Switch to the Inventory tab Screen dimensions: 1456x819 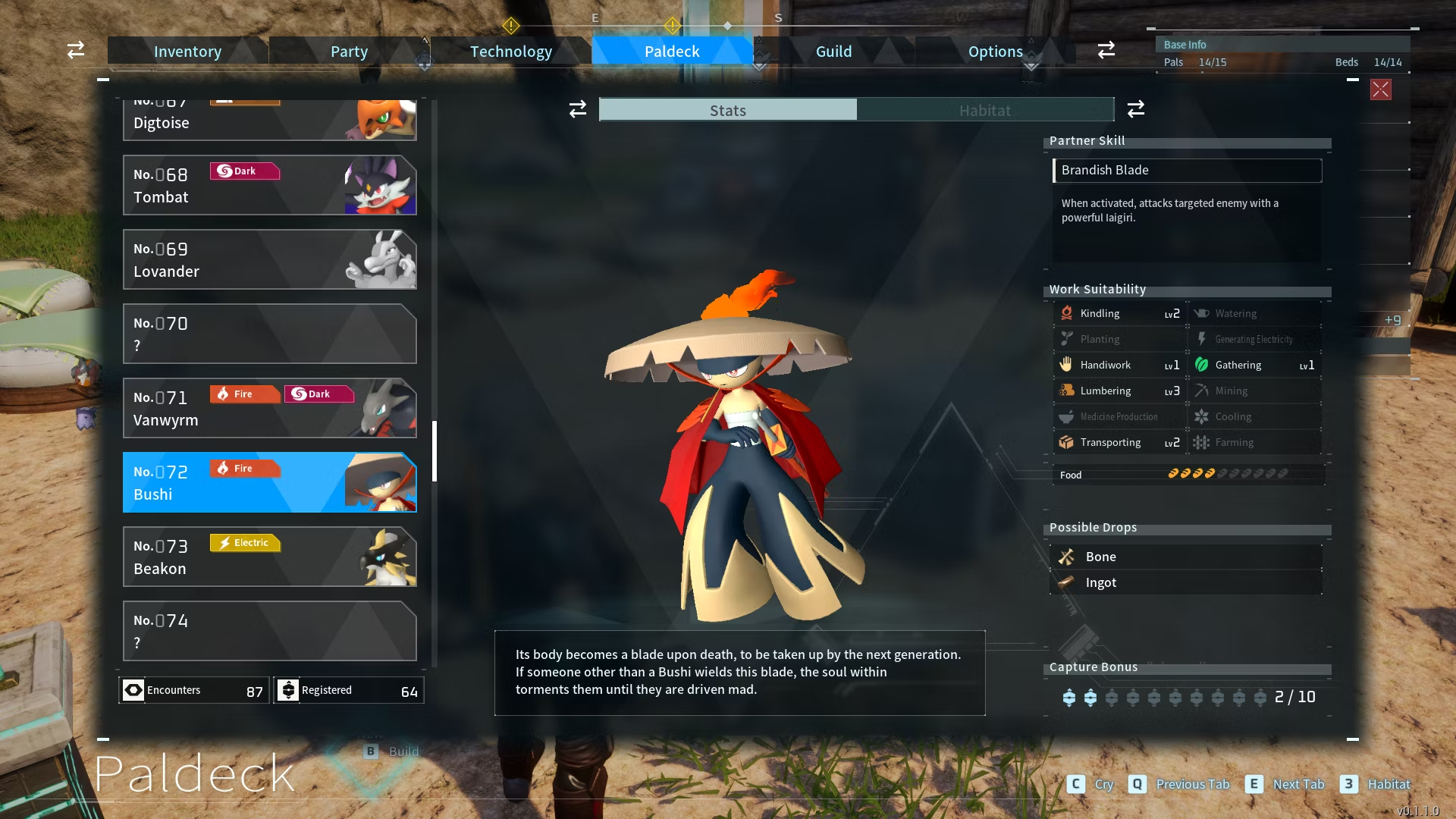point(187,52)
